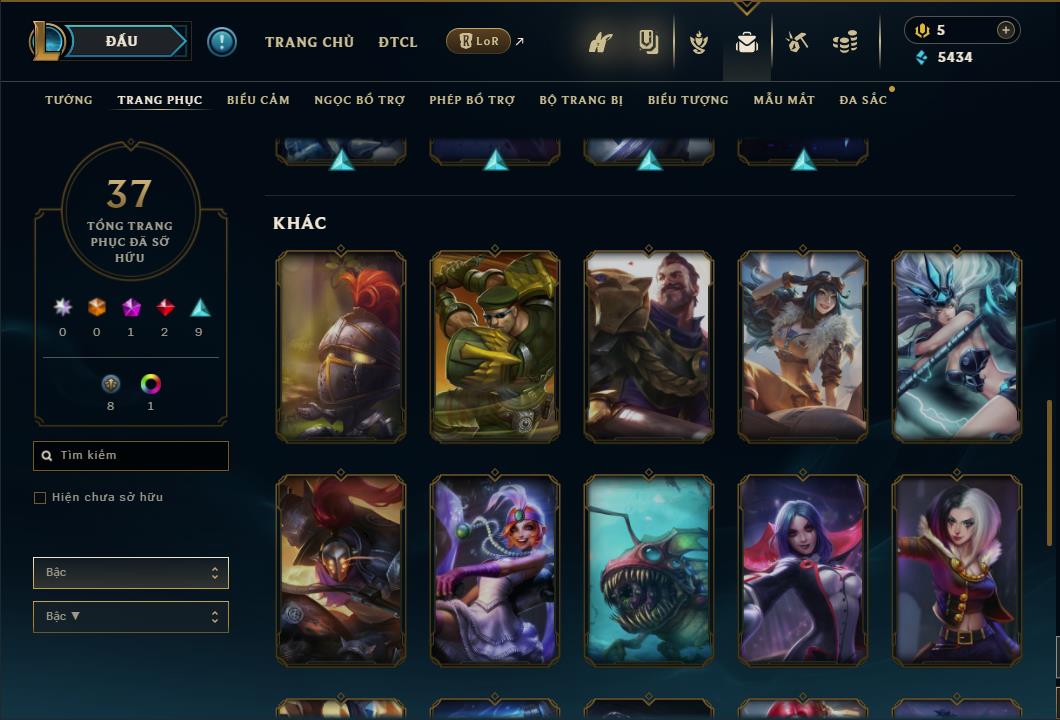This screenshot has width=1060, height=720.
Task: Switch to the ĐA SẮC tab
Action: click(863, 100)
